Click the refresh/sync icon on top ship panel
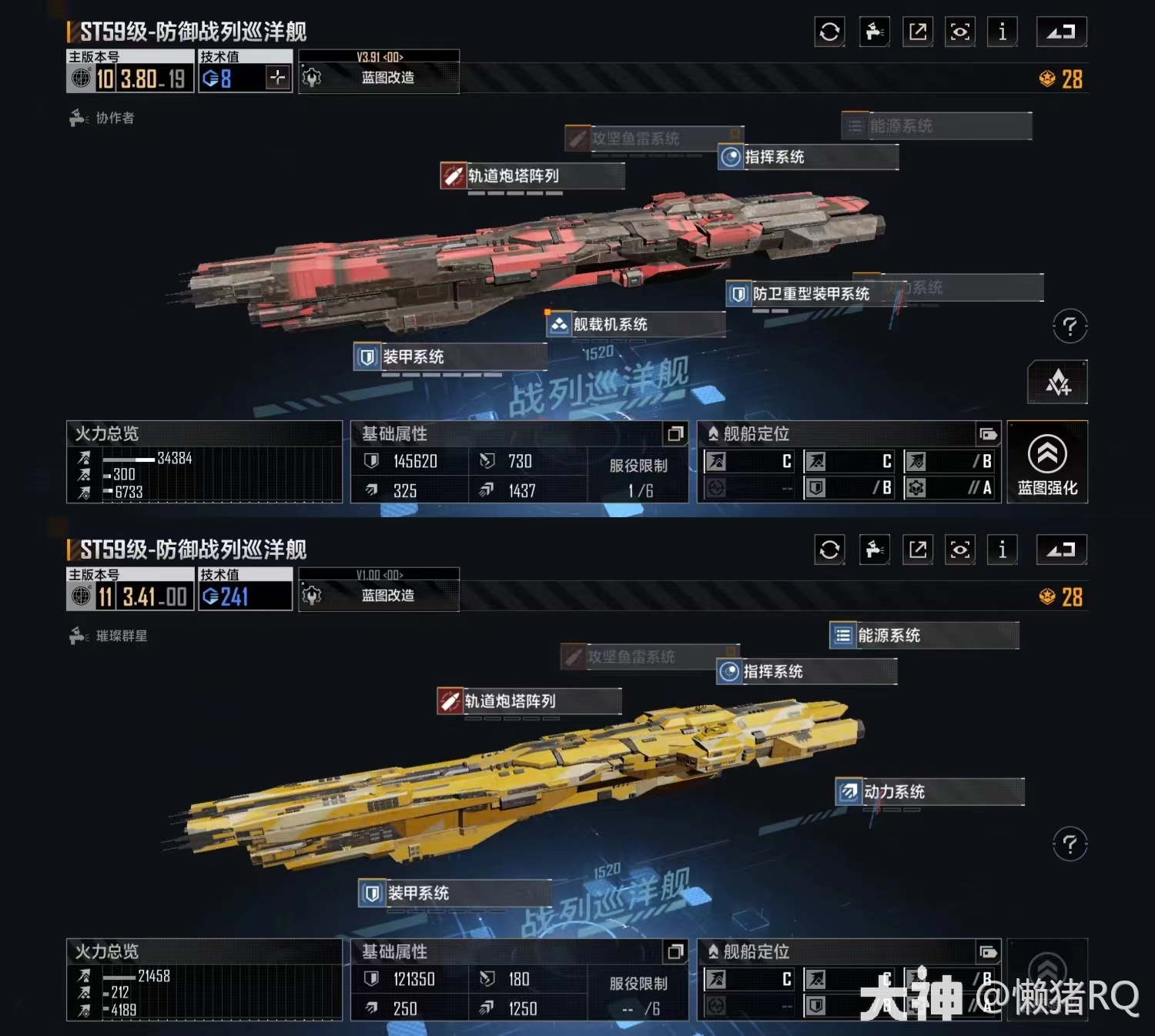Screen dimensions: 1155x1036 coord(829,32)
